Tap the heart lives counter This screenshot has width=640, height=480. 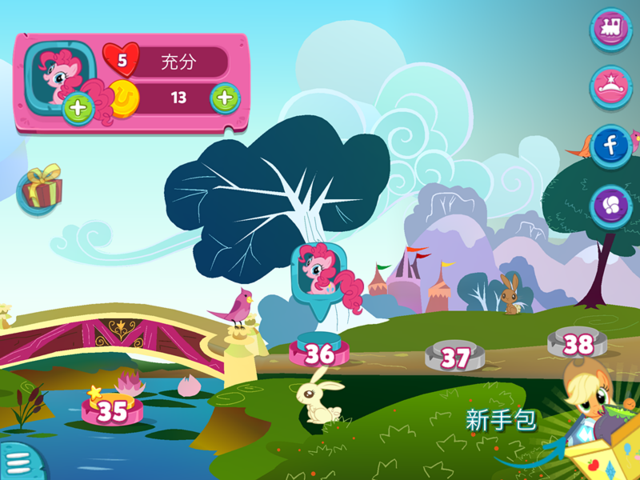click(x=124, y=62)
